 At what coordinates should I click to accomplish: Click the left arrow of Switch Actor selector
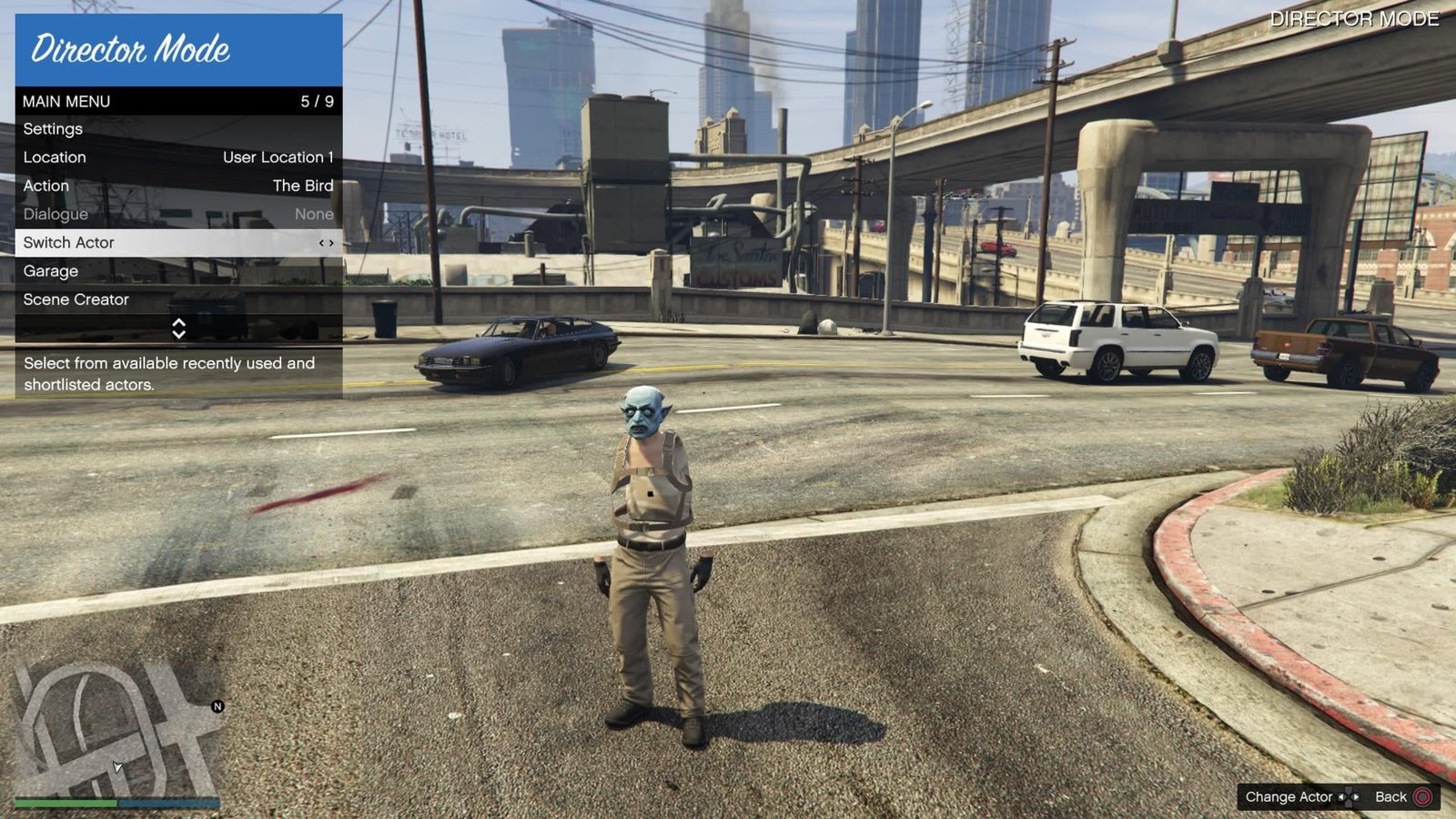tap(321, 243)
